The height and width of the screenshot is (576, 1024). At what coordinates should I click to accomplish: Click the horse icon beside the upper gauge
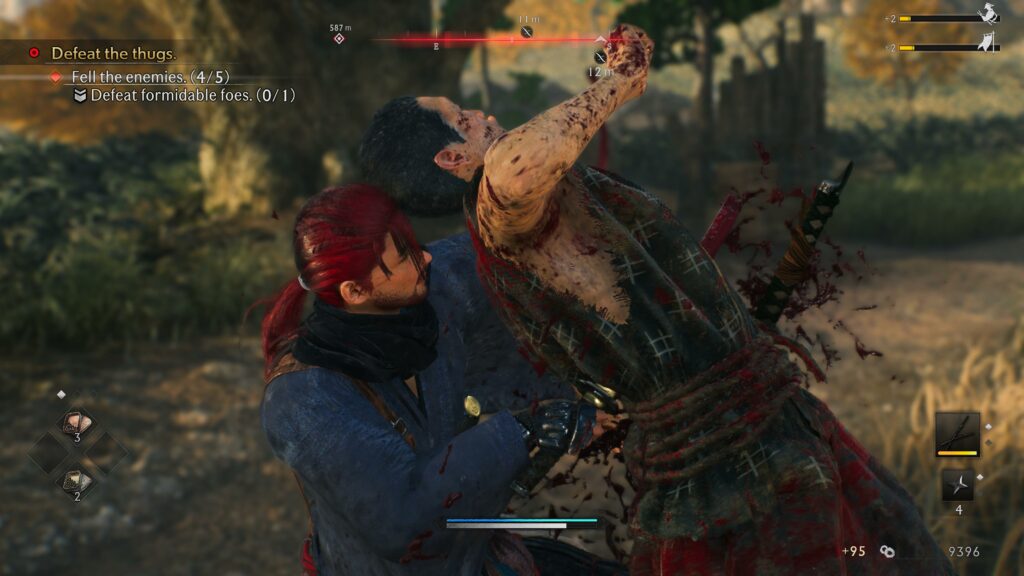tap(988, 14)
